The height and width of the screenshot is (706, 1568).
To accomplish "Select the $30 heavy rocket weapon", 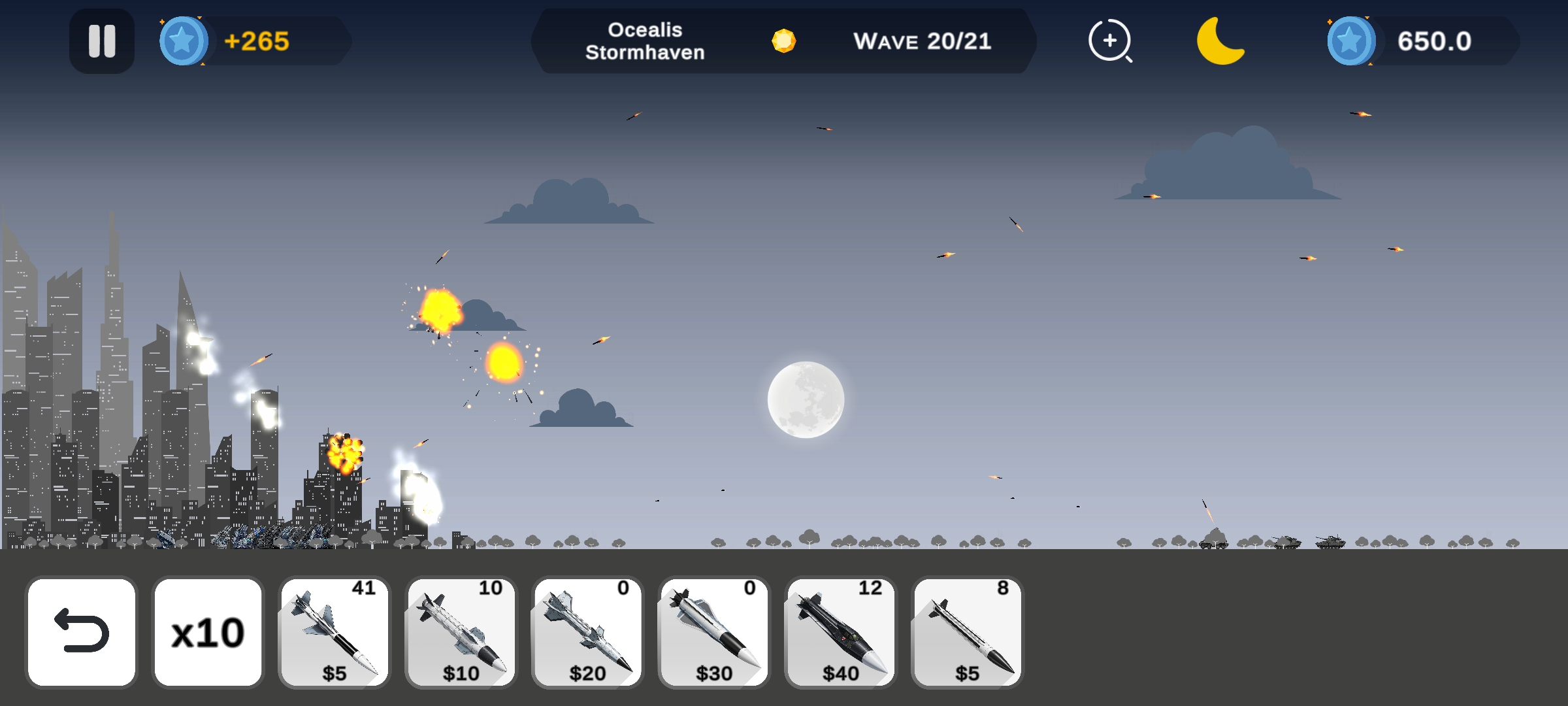I will [x=713, y=631].
